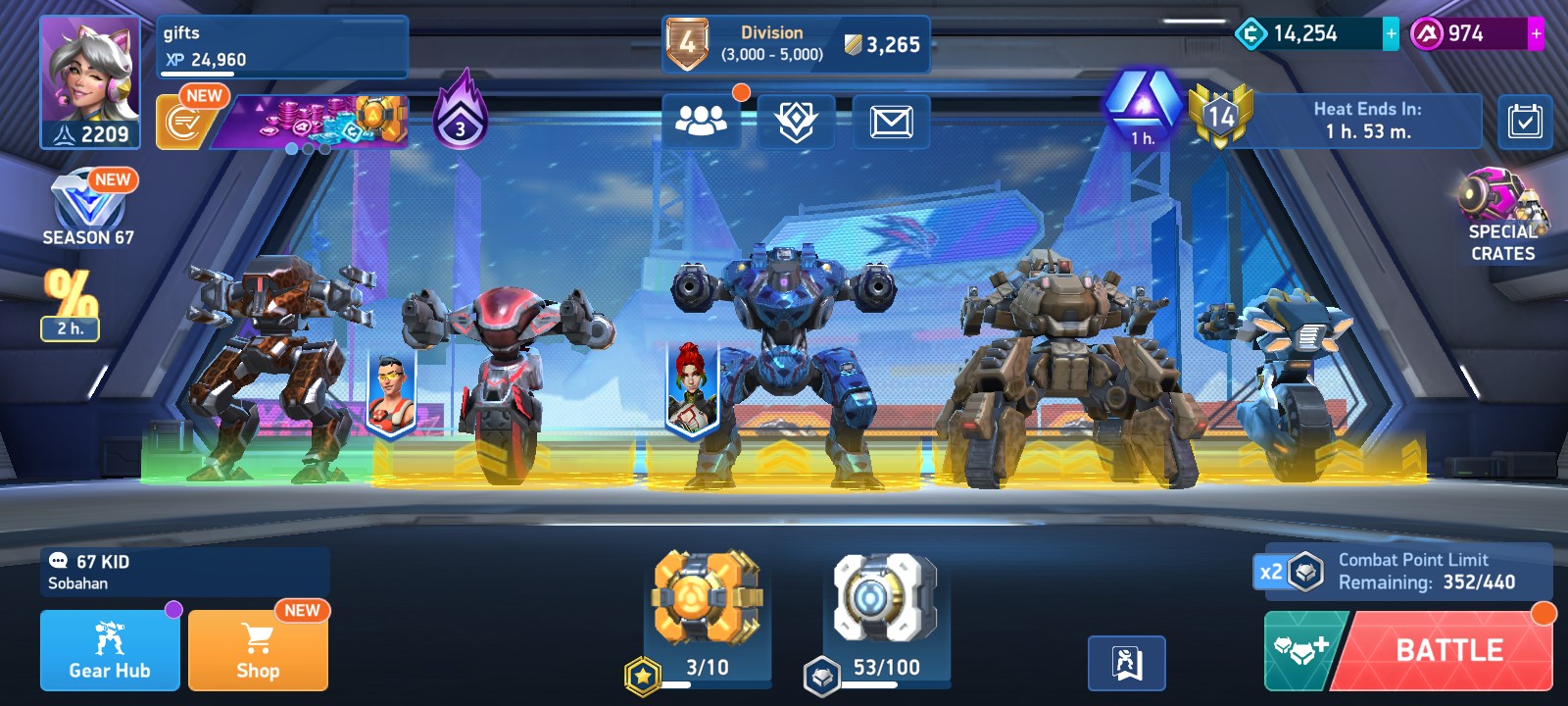Open Special Crates
Viewport: 1568px width, 706px height.
1502,216
